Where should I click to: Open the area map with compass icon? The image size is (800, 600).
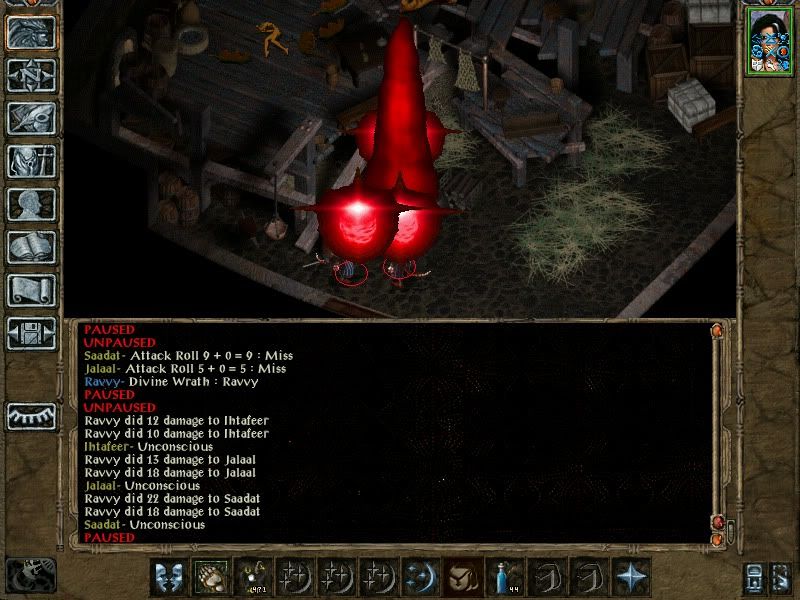[31, 75]
